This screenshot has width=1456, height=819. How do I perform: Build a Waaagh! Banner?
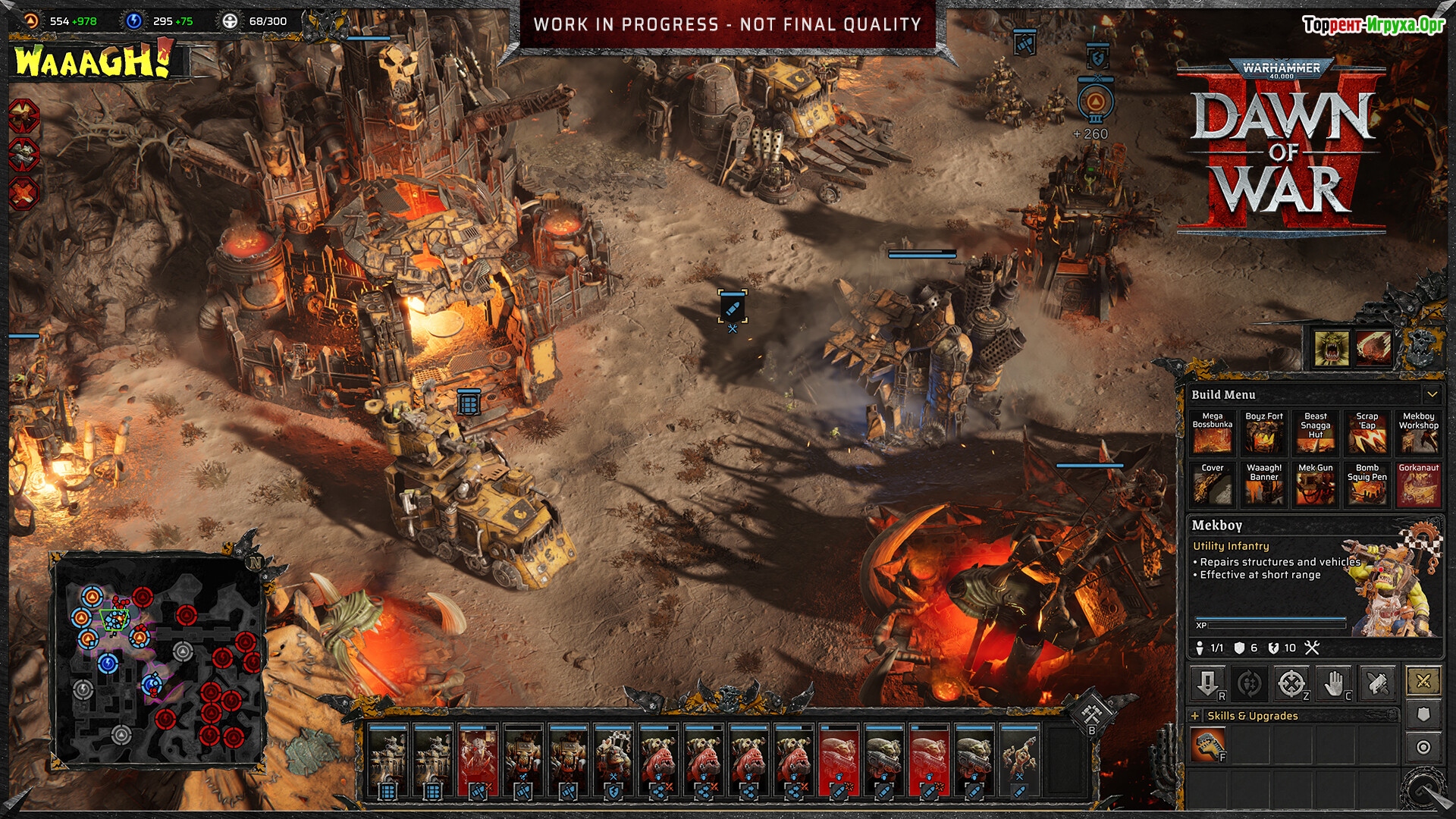click(1263, 485)
